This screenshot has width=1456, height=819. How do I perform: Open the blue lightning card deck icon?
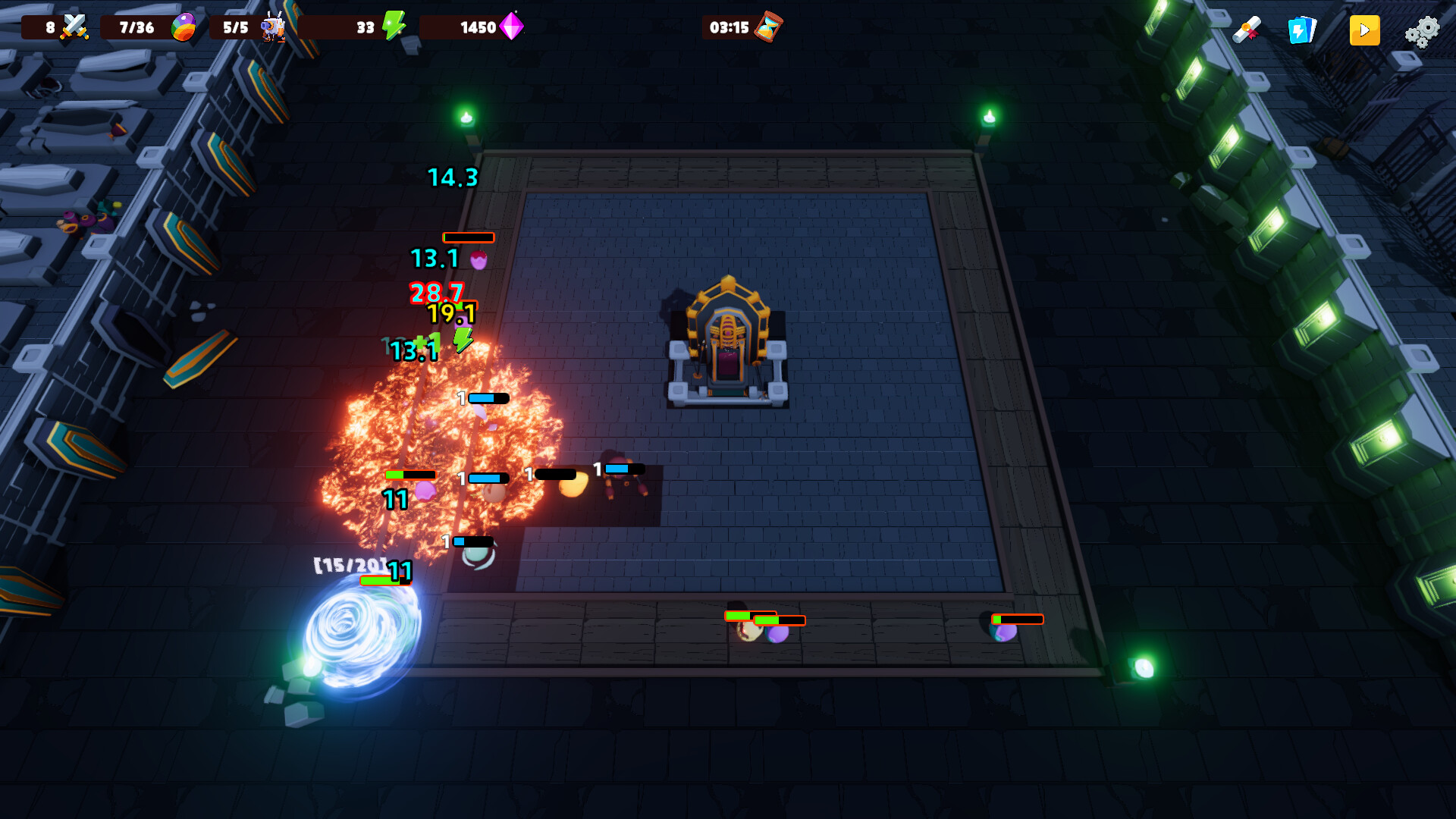(x=1301, y=30)
